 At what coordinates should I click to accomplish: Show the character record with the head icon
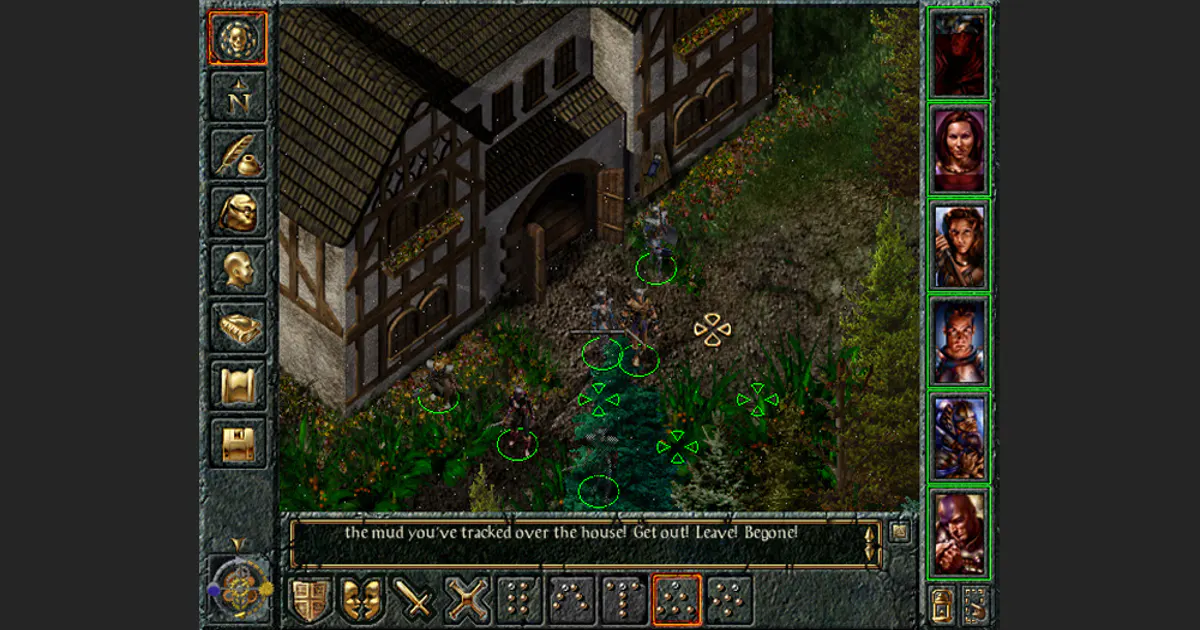[238, 269]
